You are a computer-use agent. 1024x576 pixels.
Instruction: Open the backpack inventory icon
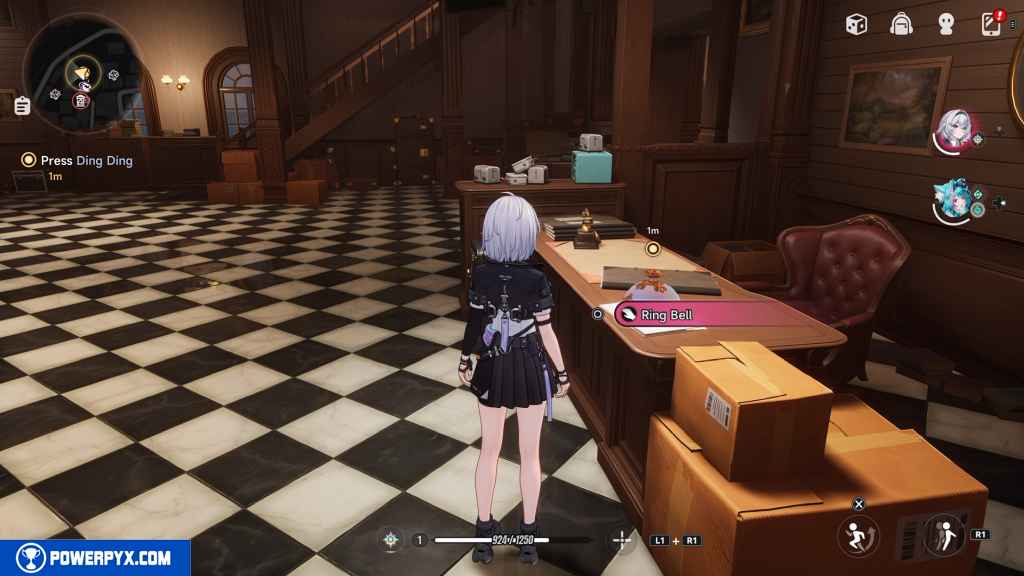(x=901, y=24)
